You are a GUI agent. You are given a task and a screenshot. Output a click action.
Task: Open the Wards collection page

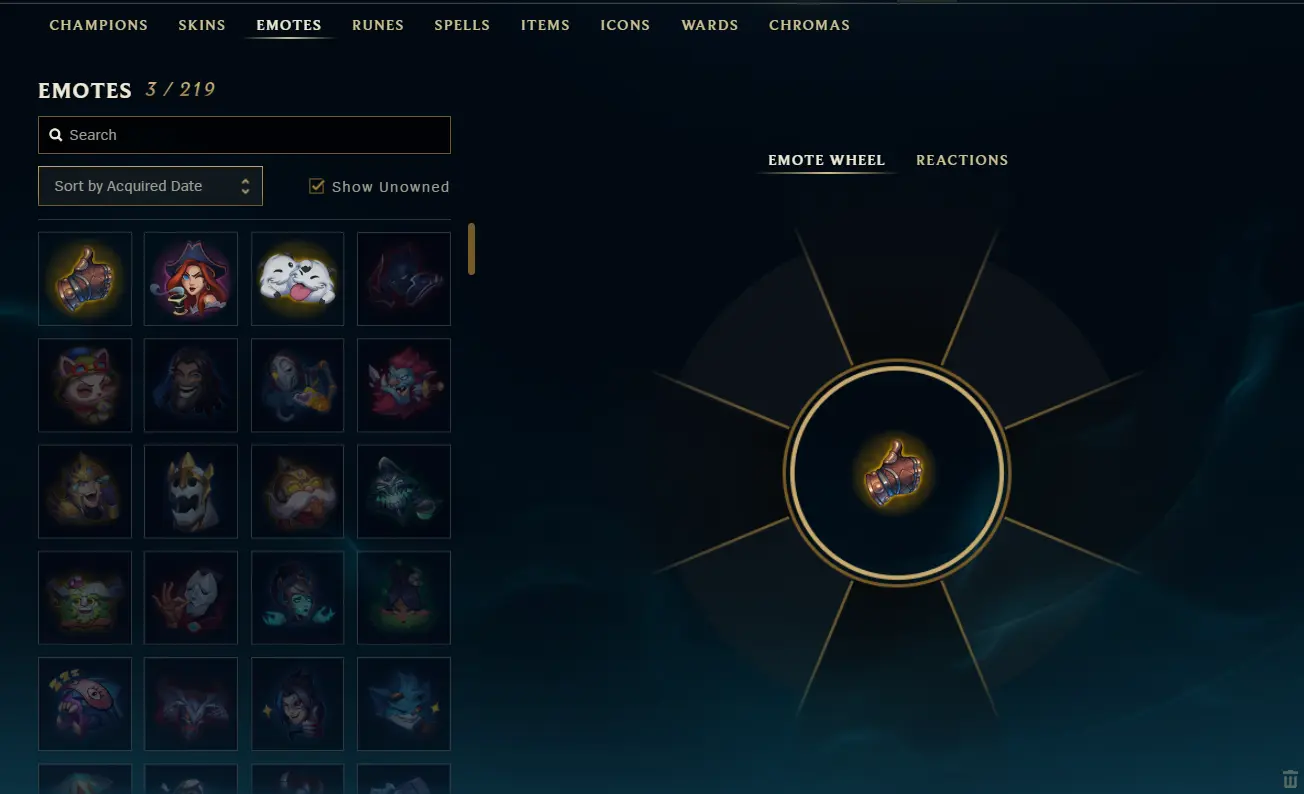pyautogui.click(x=709, y=25)
